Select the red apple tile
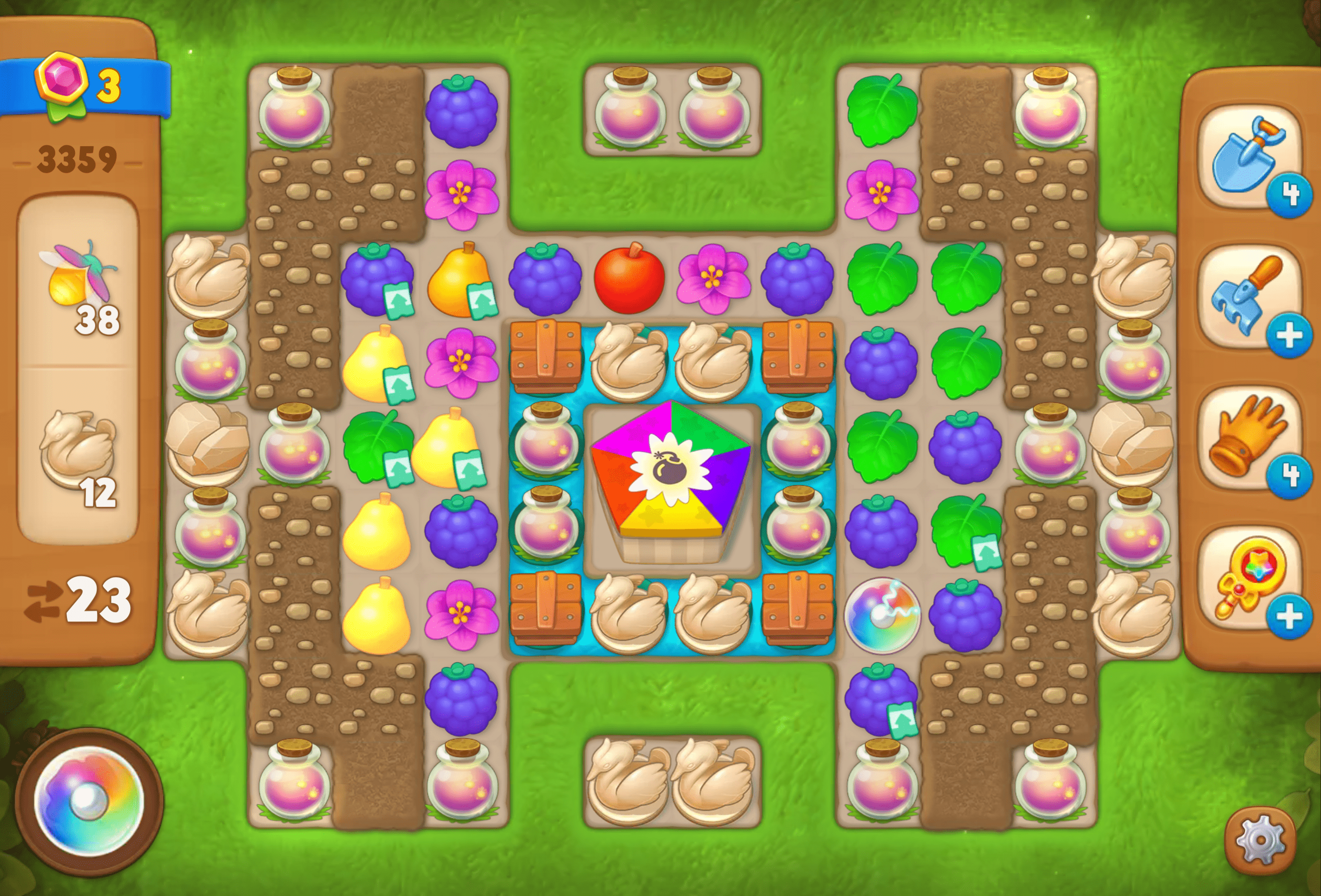Viewport: 1321px width, 896px height. pos(629,278)
